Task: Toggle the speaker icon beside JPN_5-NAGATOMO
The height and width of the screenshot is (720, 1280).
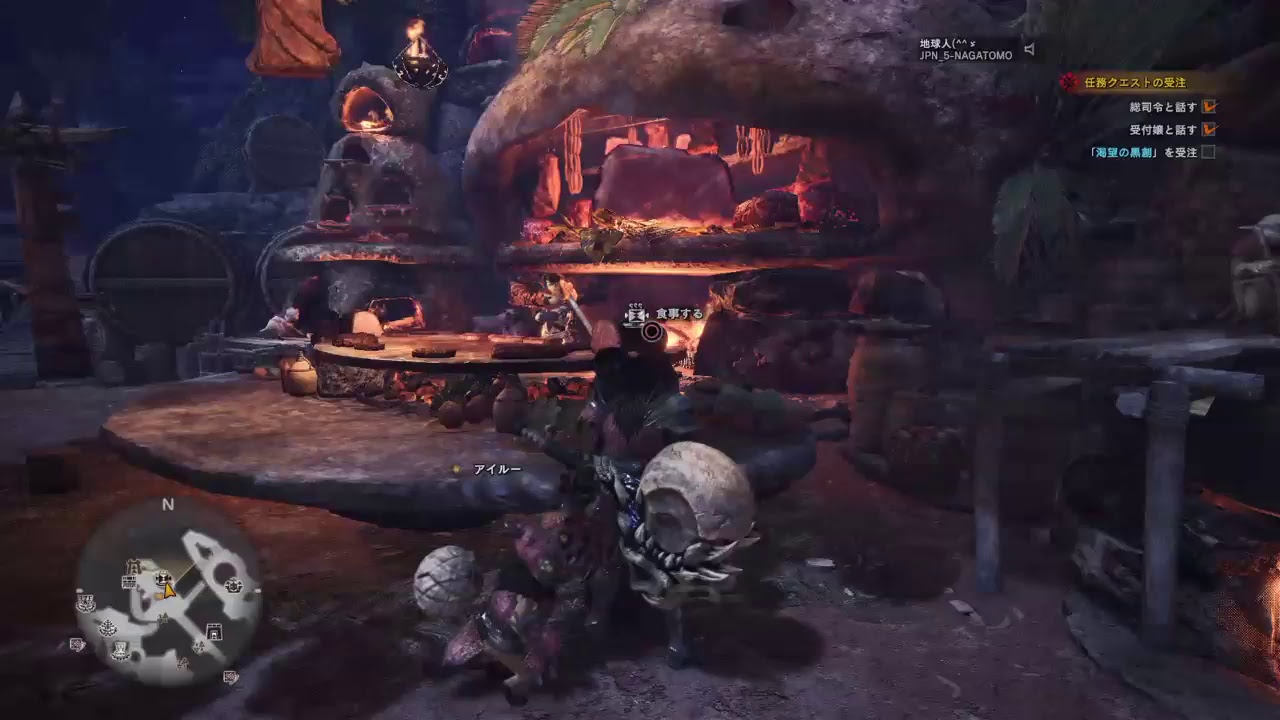Action: pos(1029,49)
